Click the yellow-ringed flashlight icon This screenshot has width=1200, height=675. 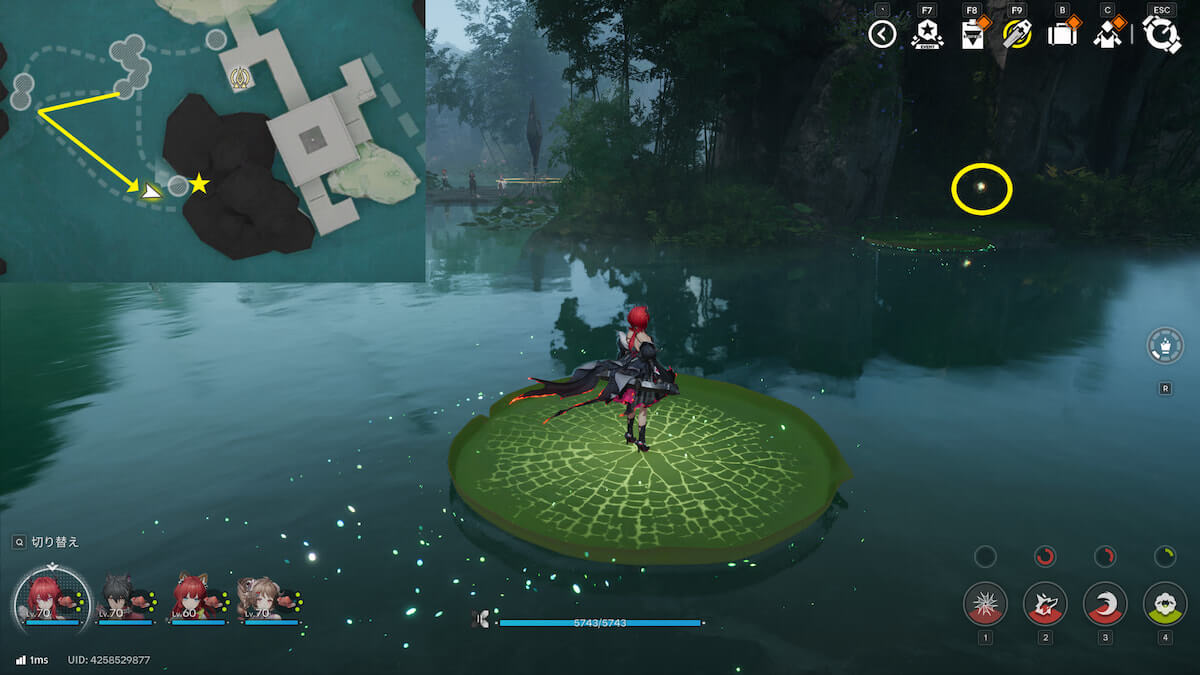click(1017, 35)
